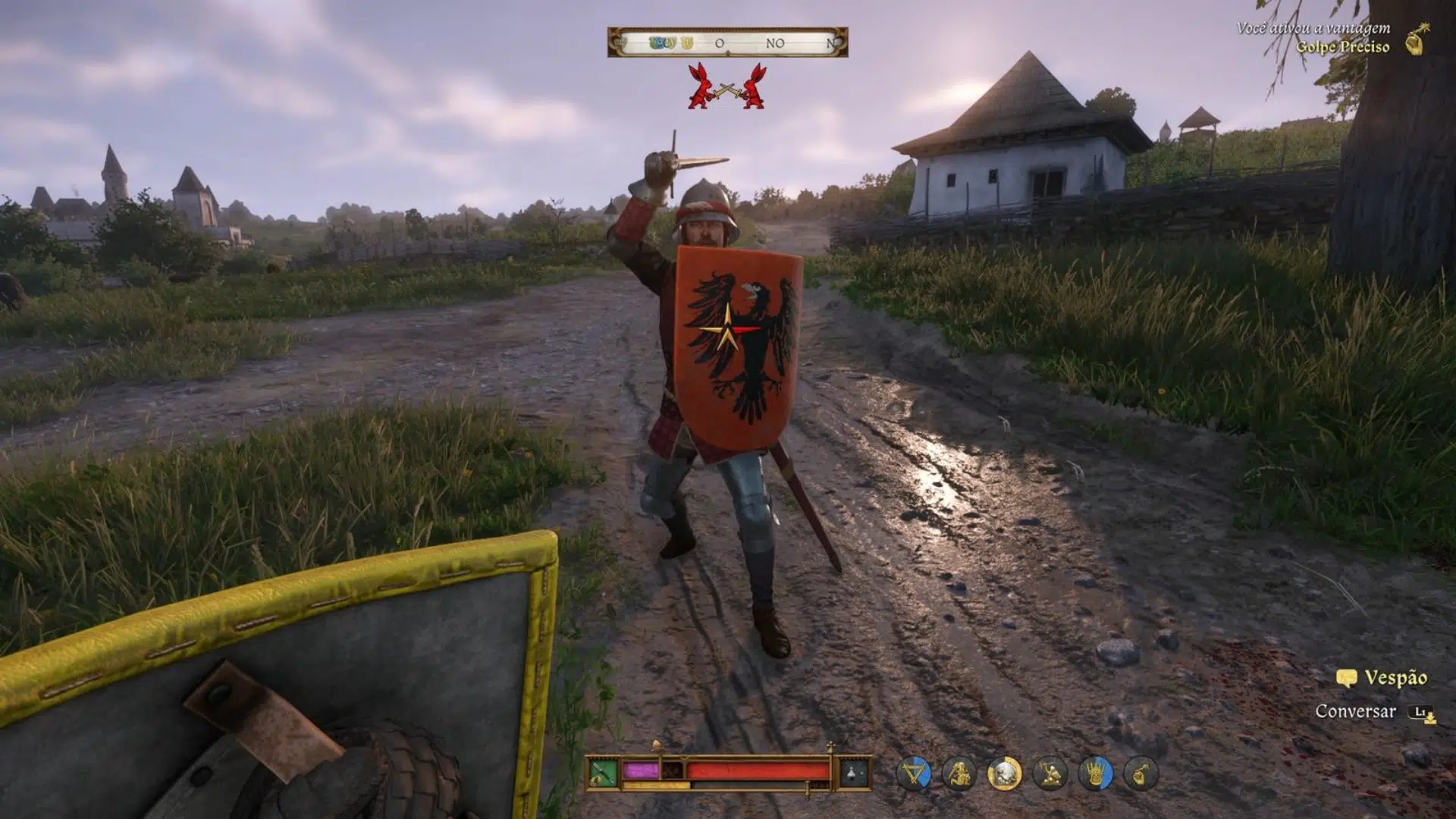The image size is (1456, 819).
Task: Click the swordsman striking status icon
Action: [x=1050, y=774]
